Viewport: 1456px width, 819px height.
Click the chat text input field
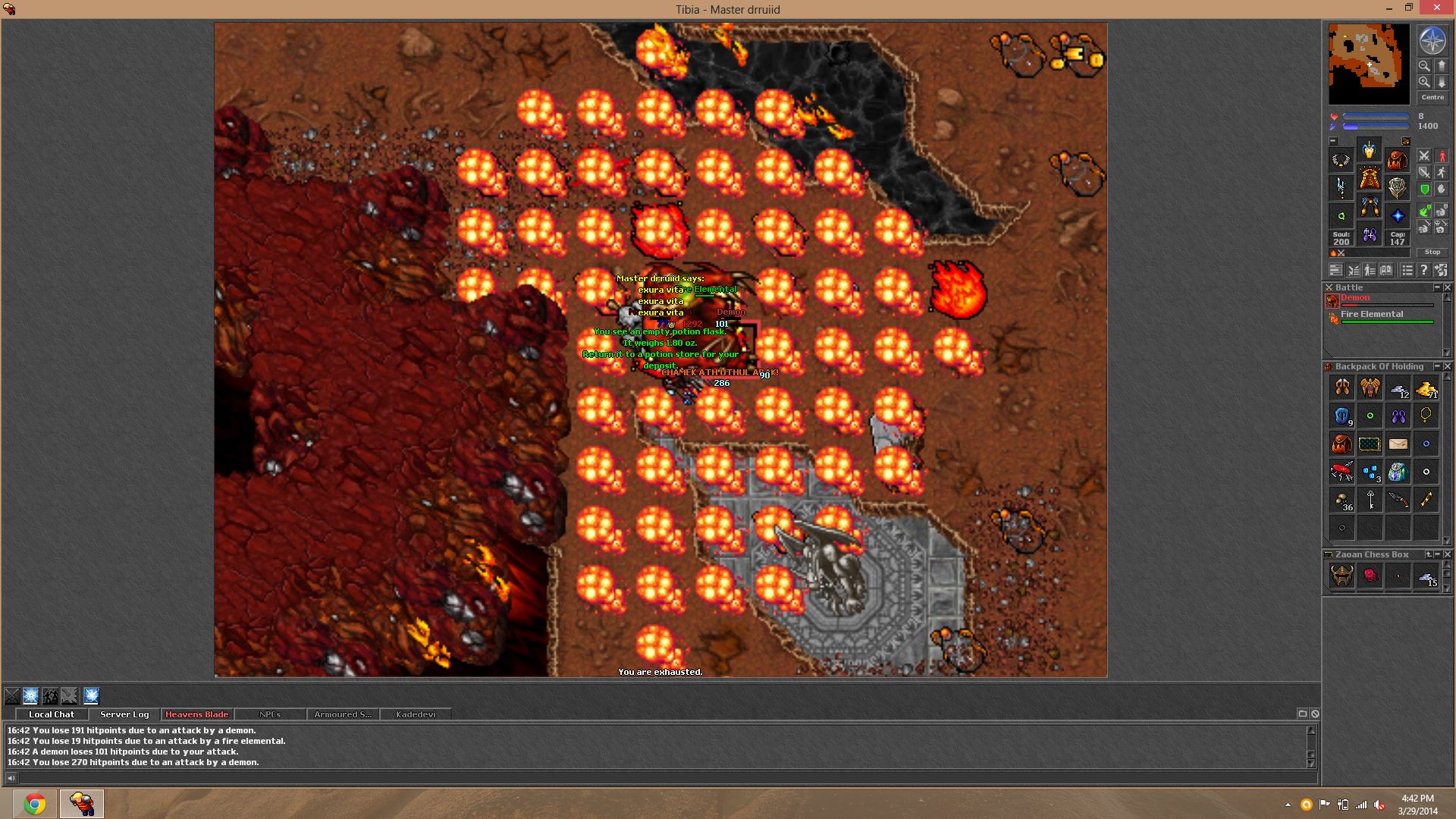(660, 777)
